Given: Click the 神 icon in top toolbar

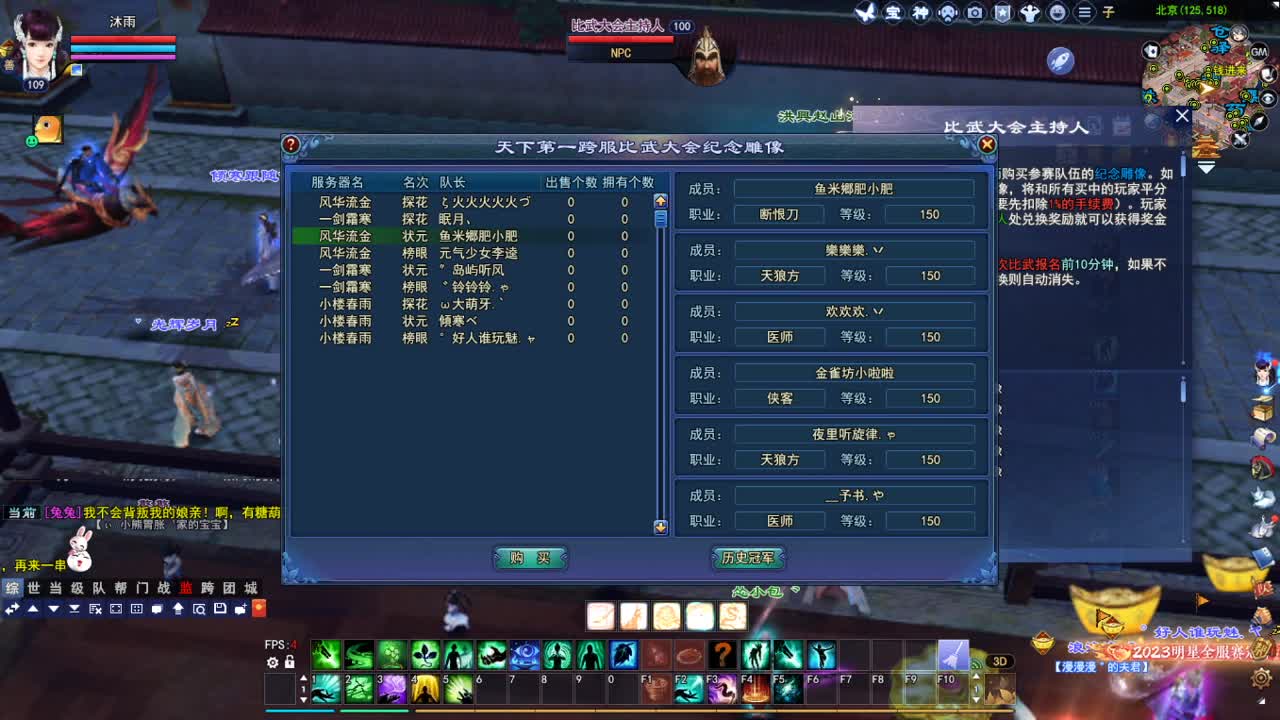Looking at the screenshot, I should [919, 13].
